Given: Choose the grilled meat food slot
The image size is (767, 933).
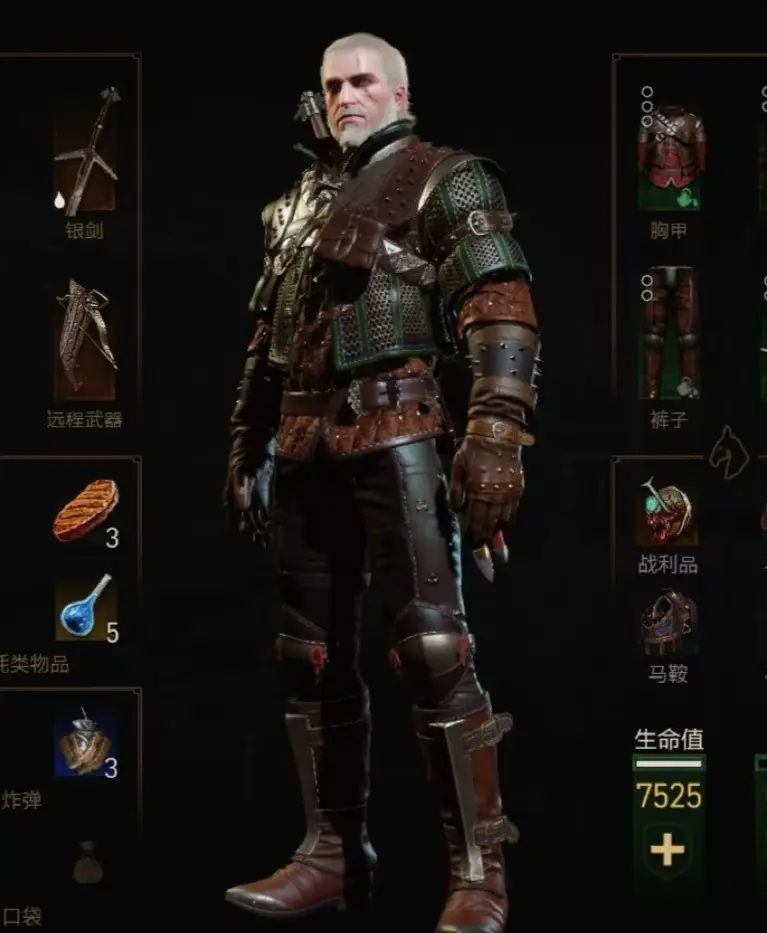Looking at the screenshot, I should click(85, 511).
